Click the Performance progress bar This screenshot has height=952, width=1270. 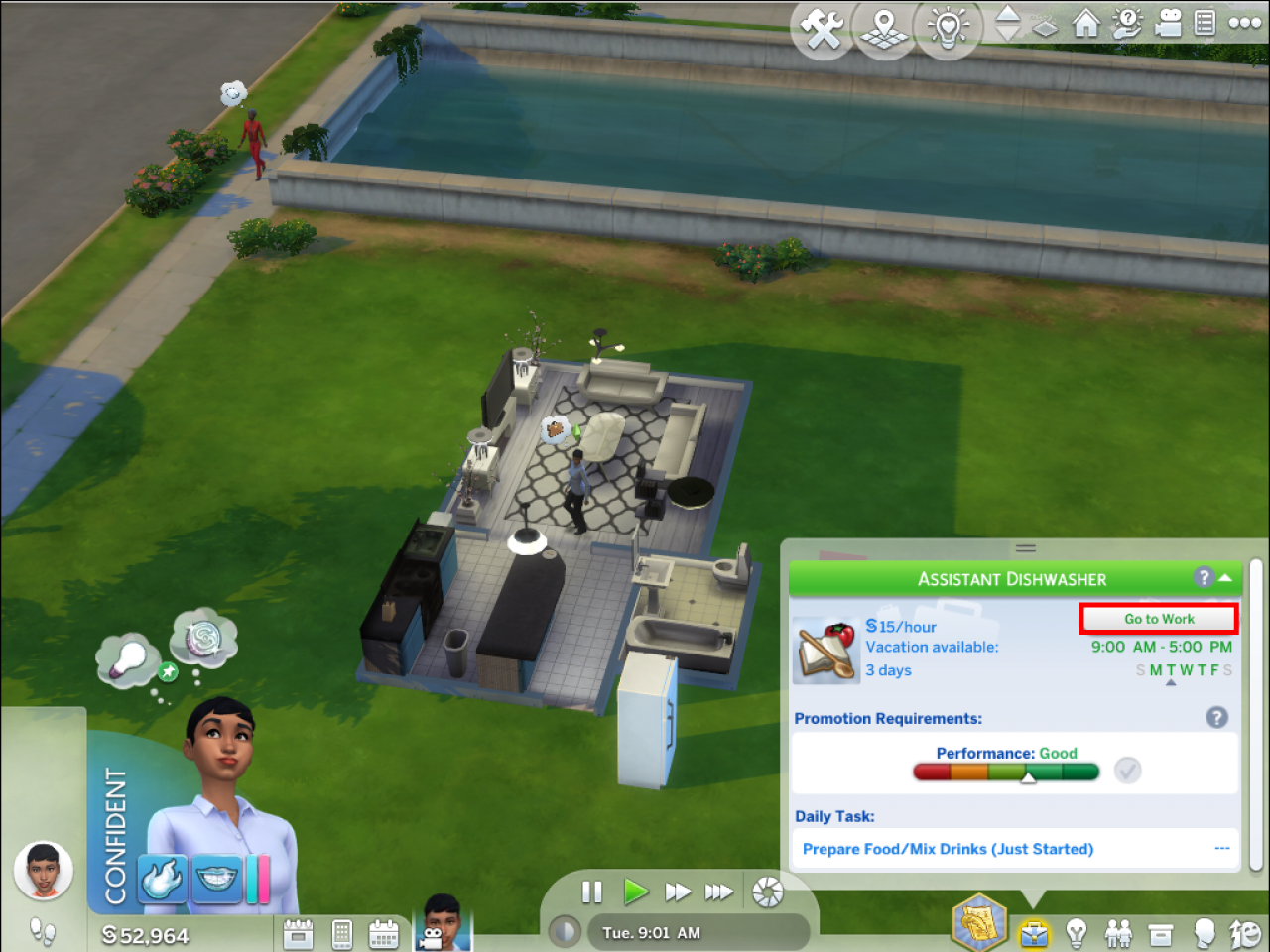tap(1005, 772)
